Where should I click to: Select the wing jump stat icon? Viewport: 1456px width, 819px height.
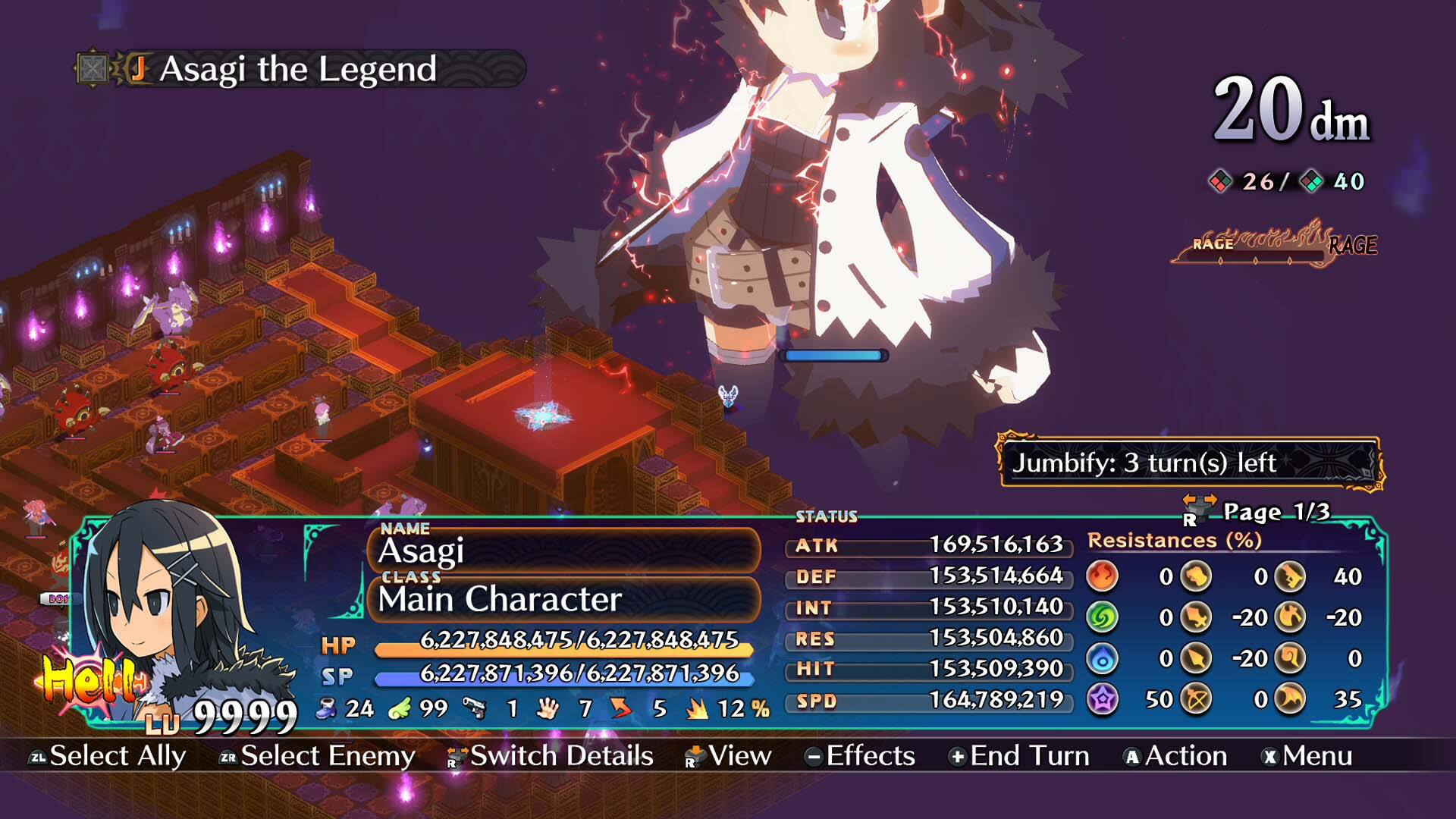[398, 709]
